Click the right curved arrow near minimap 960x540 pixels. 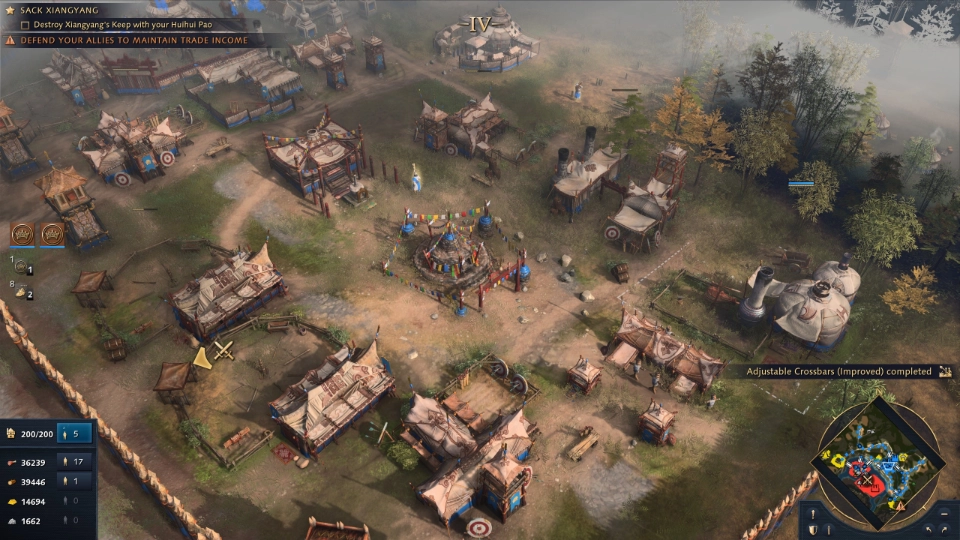944,529
